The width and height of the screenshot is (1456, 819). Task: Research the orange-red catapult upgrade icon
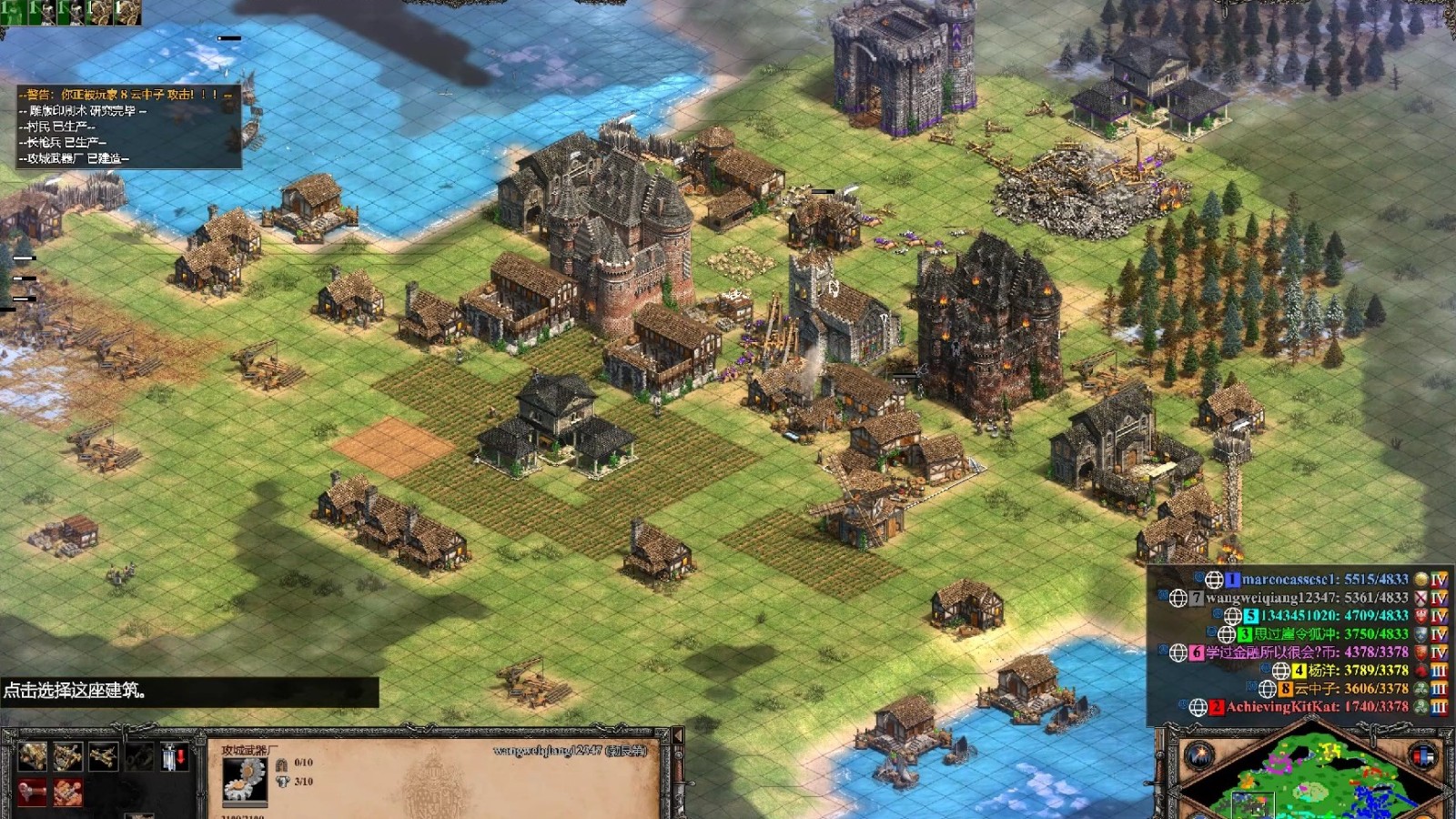[67, 792]
